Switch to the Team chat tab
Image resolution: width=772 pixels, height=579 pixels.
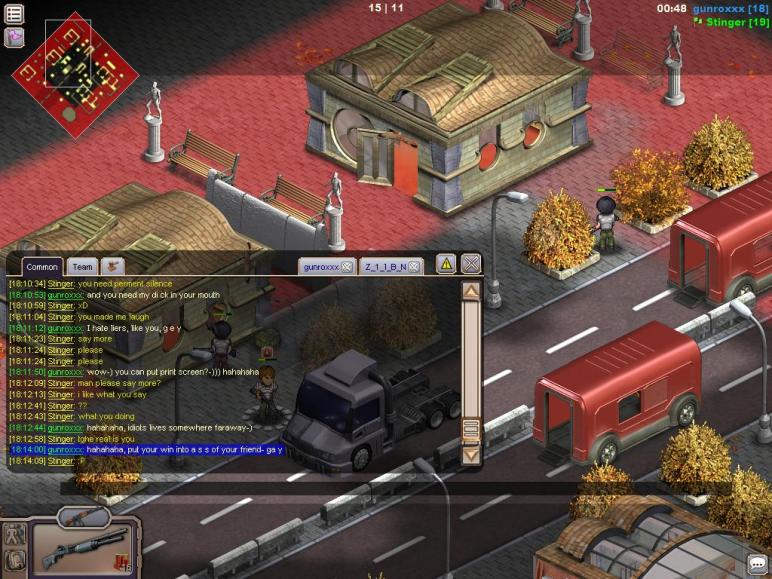82,267
